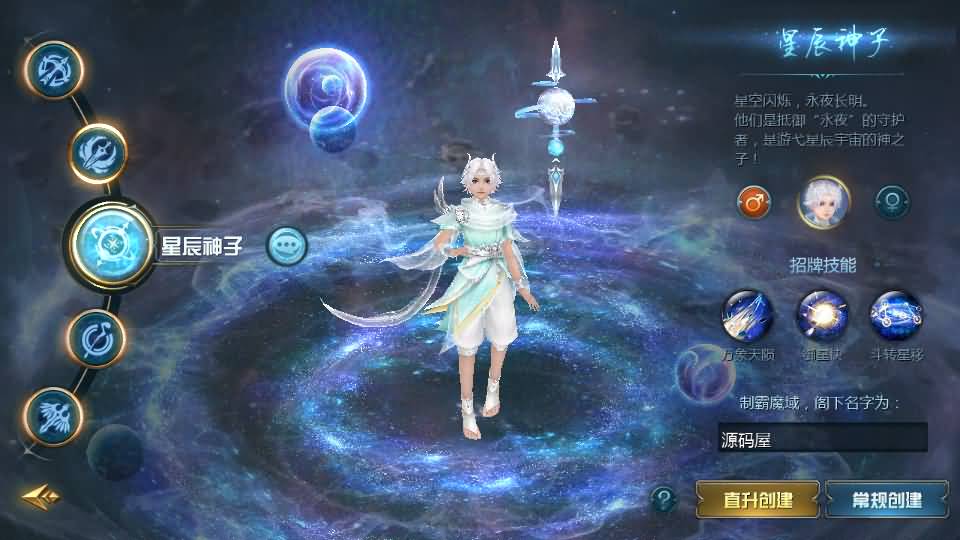Select the crossbow class icon

point(53,69)
